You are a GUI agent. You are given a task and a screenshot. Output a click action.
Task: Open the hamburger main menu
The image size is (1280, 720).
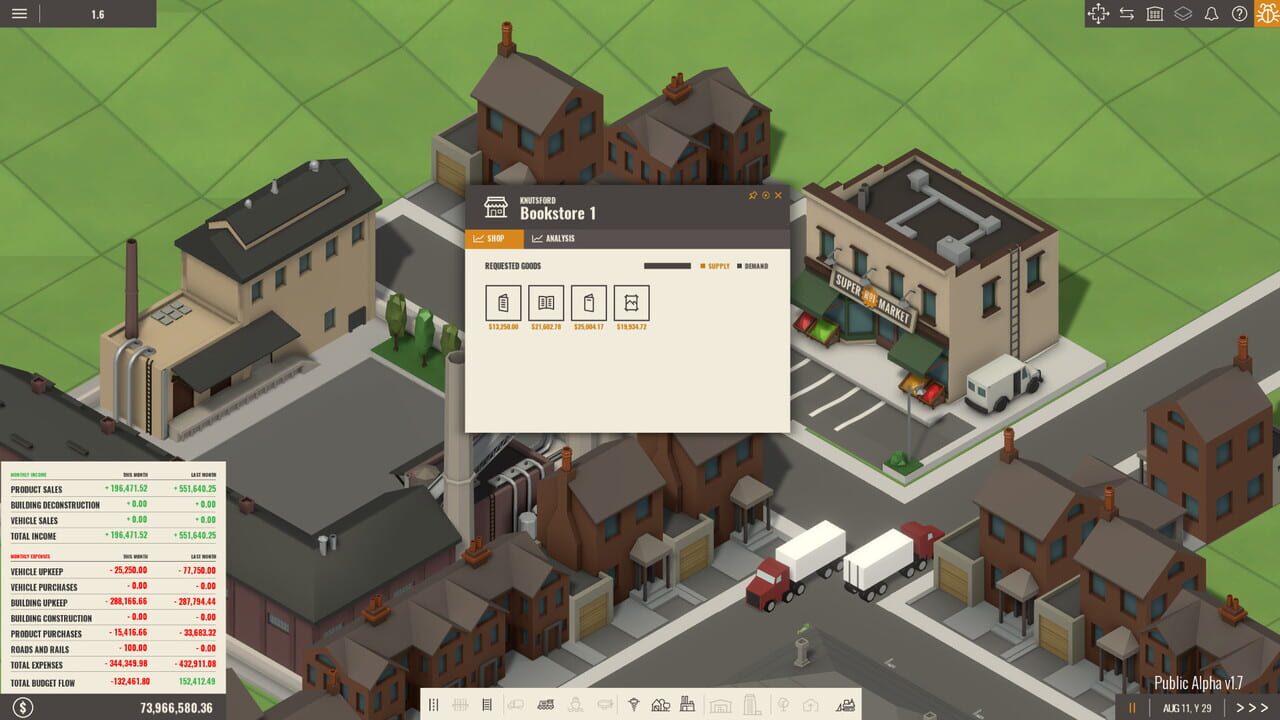tap(19, 14)
